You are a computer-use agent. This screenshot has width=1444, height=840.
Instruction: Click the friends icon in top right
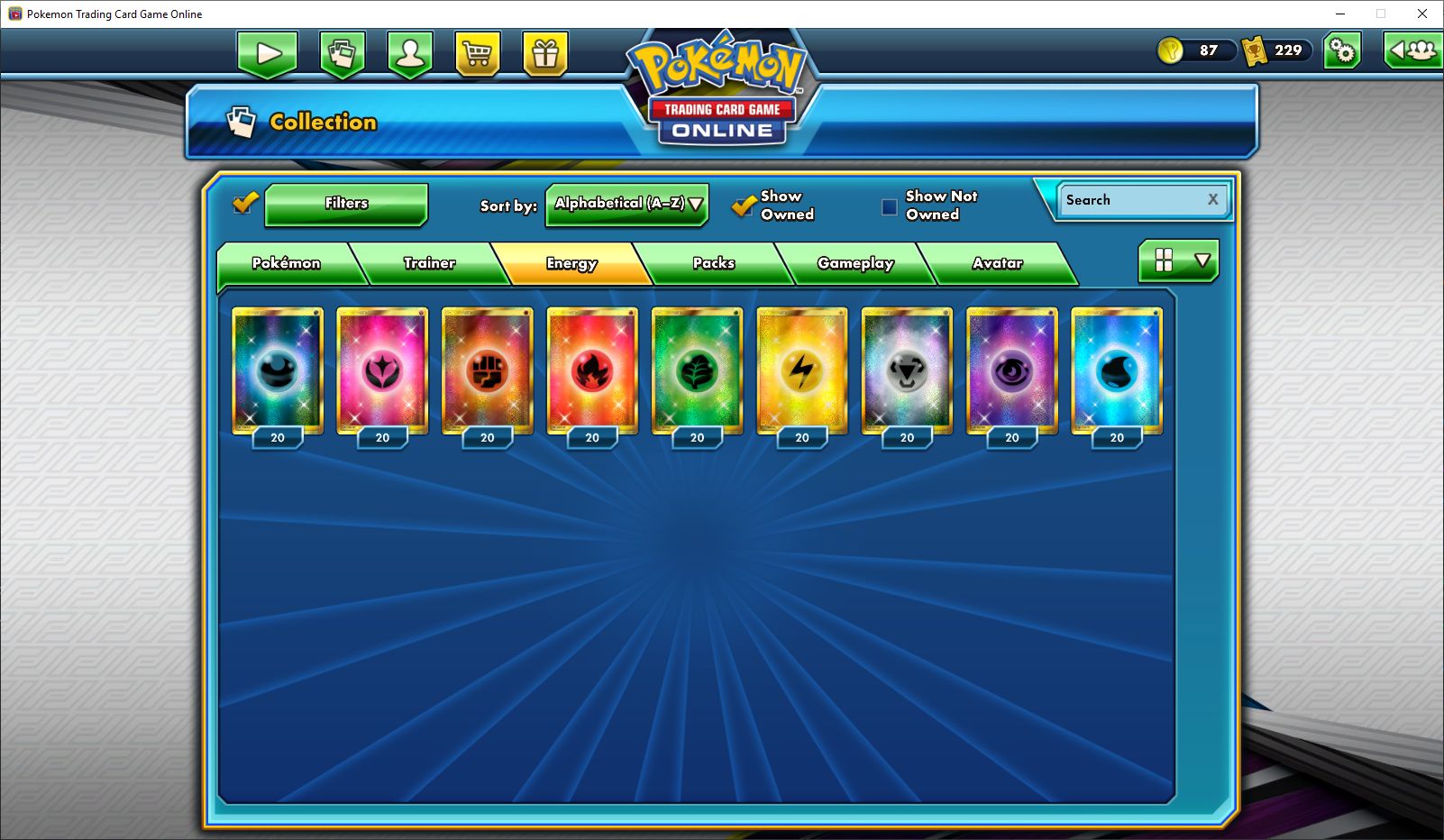[1412, 51]
